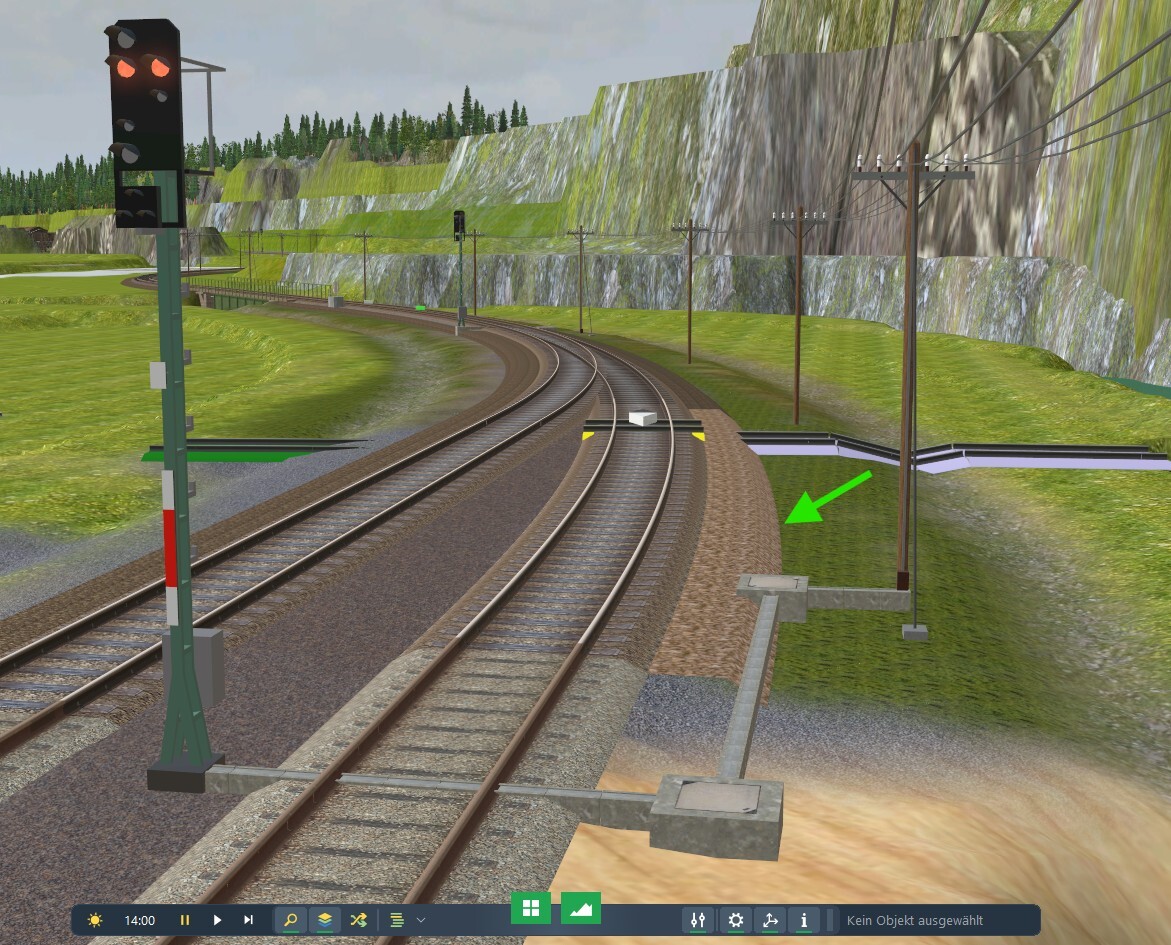Image resolution: width=1171 pixels, height=945 pixels.
Task: Activate the crossing-arrows shuffle tool
Action: [358, 920]
